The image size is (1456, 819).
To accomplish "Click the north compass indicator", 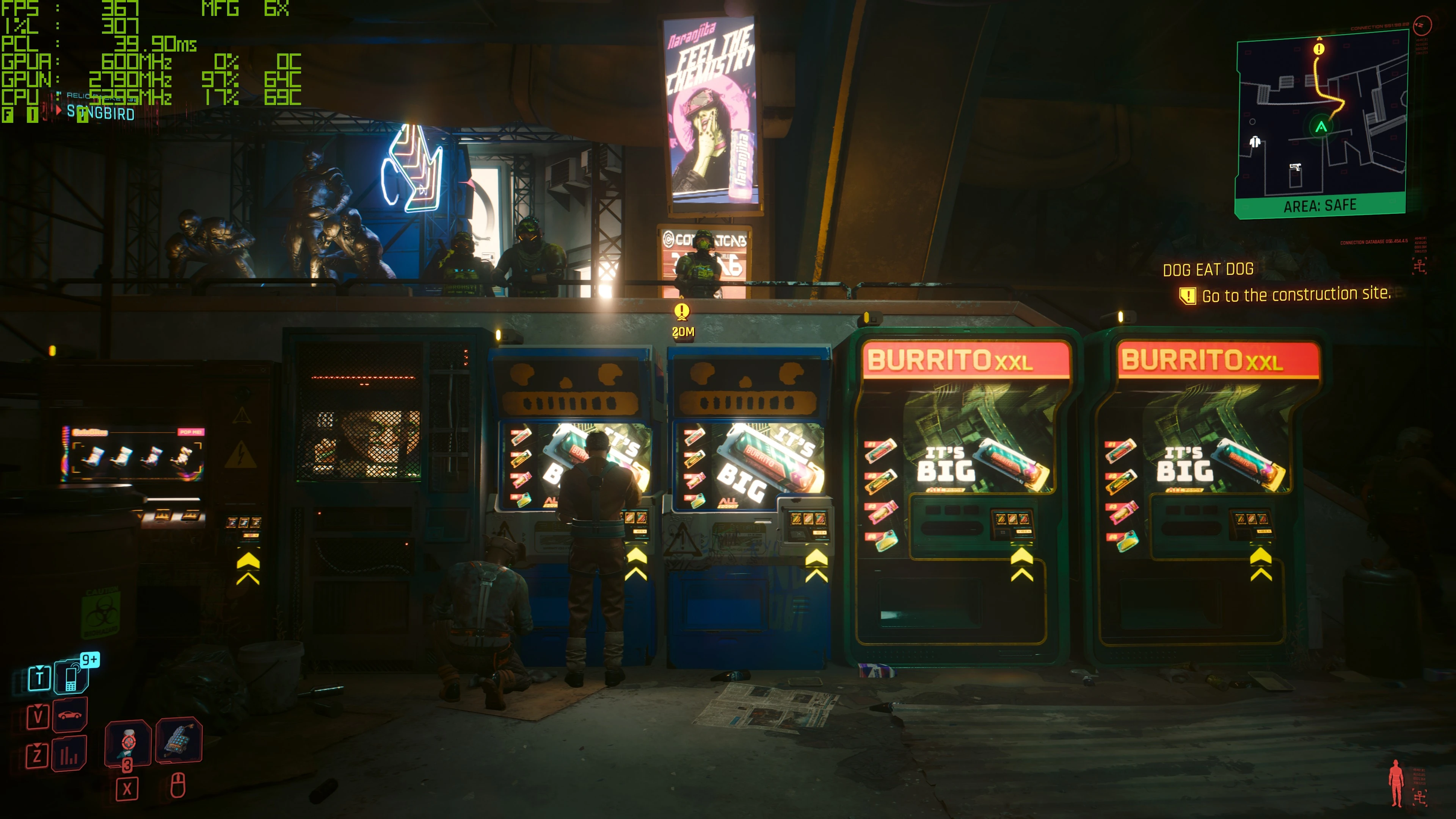I will tap(1422, 25).
